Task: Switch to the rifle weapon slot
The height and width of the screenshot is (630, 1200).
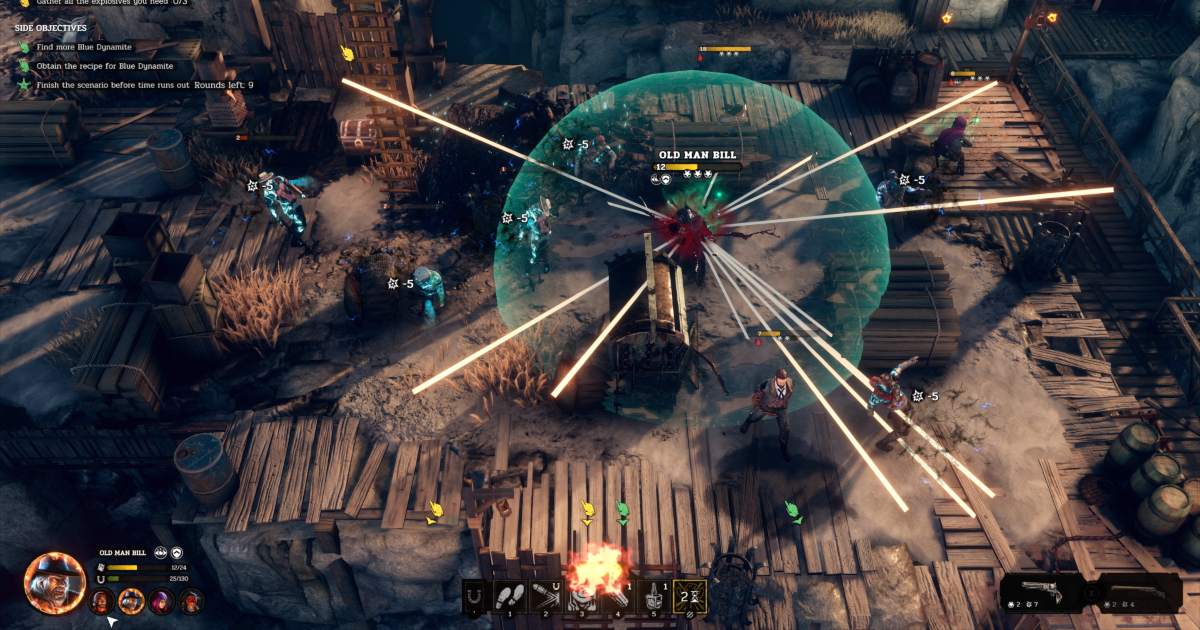Action: coord(1138,592)
